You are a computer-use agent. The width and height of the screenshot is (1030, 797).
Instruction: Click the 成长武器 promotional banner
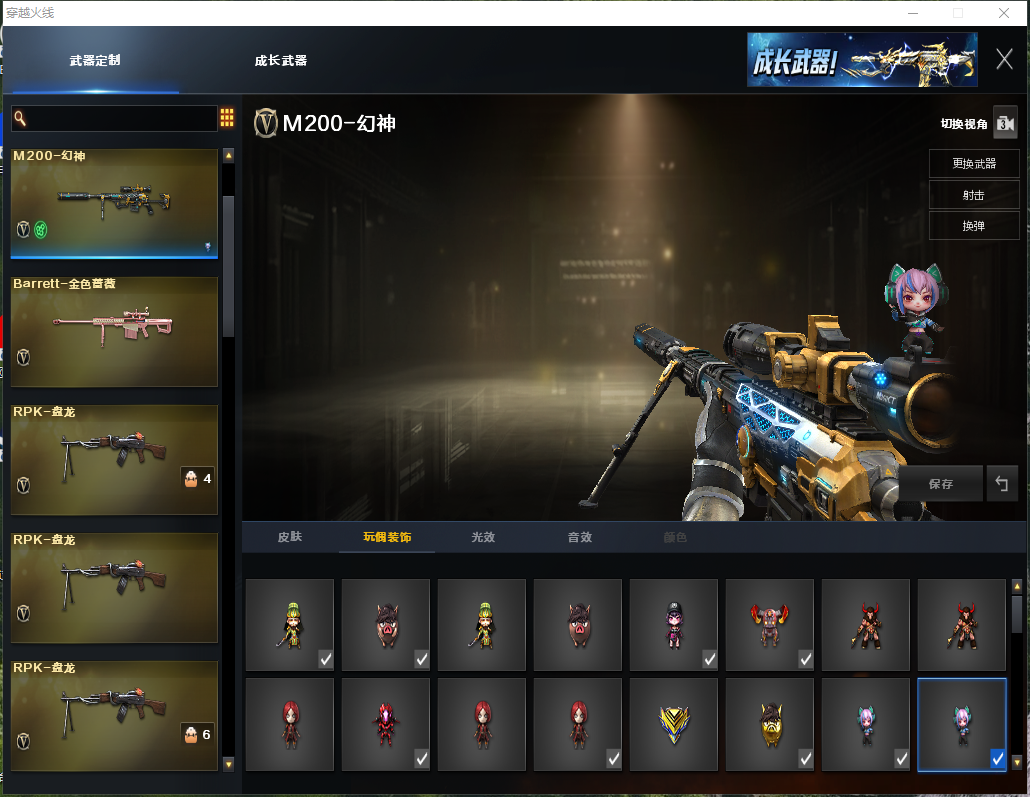point(861,60)
